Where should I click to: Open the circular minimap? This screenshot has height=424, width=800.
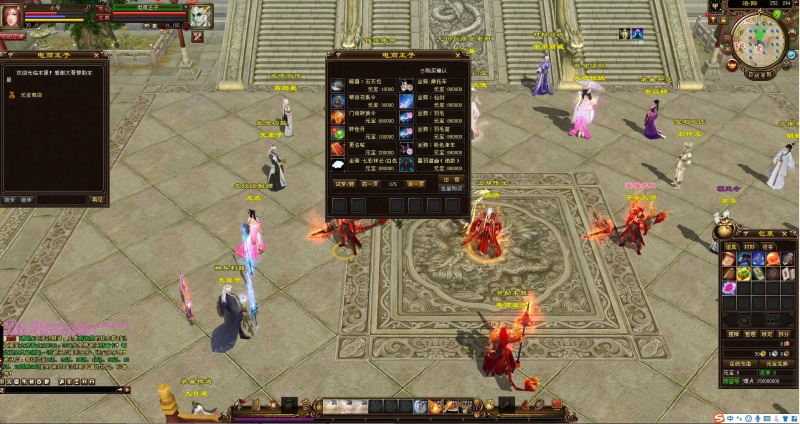pyautogui.click(x=758, y=40)
